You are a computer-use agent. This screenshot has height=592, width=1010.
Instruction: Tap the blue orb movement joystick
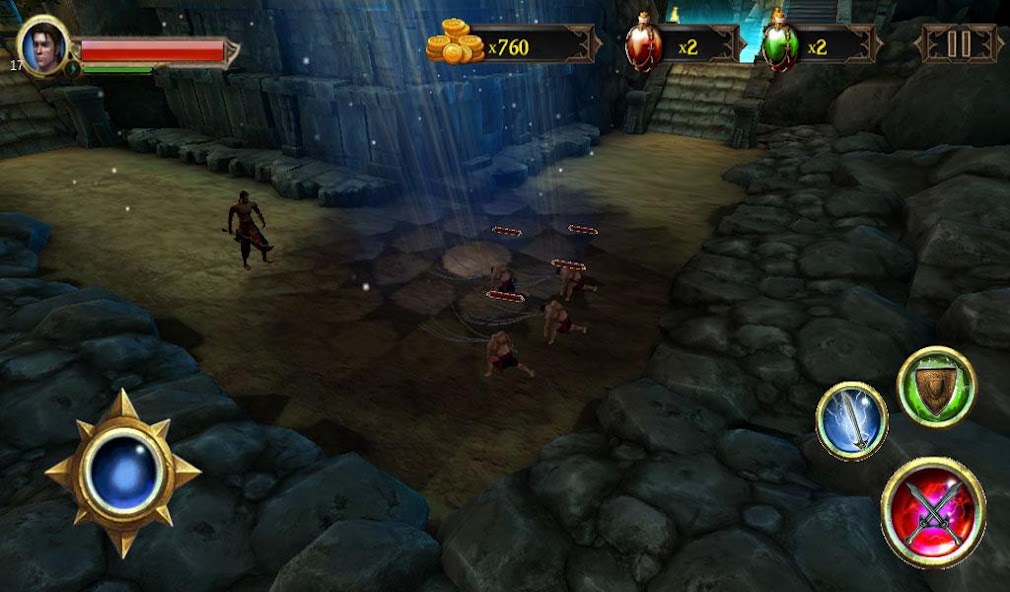click(122, 472)
